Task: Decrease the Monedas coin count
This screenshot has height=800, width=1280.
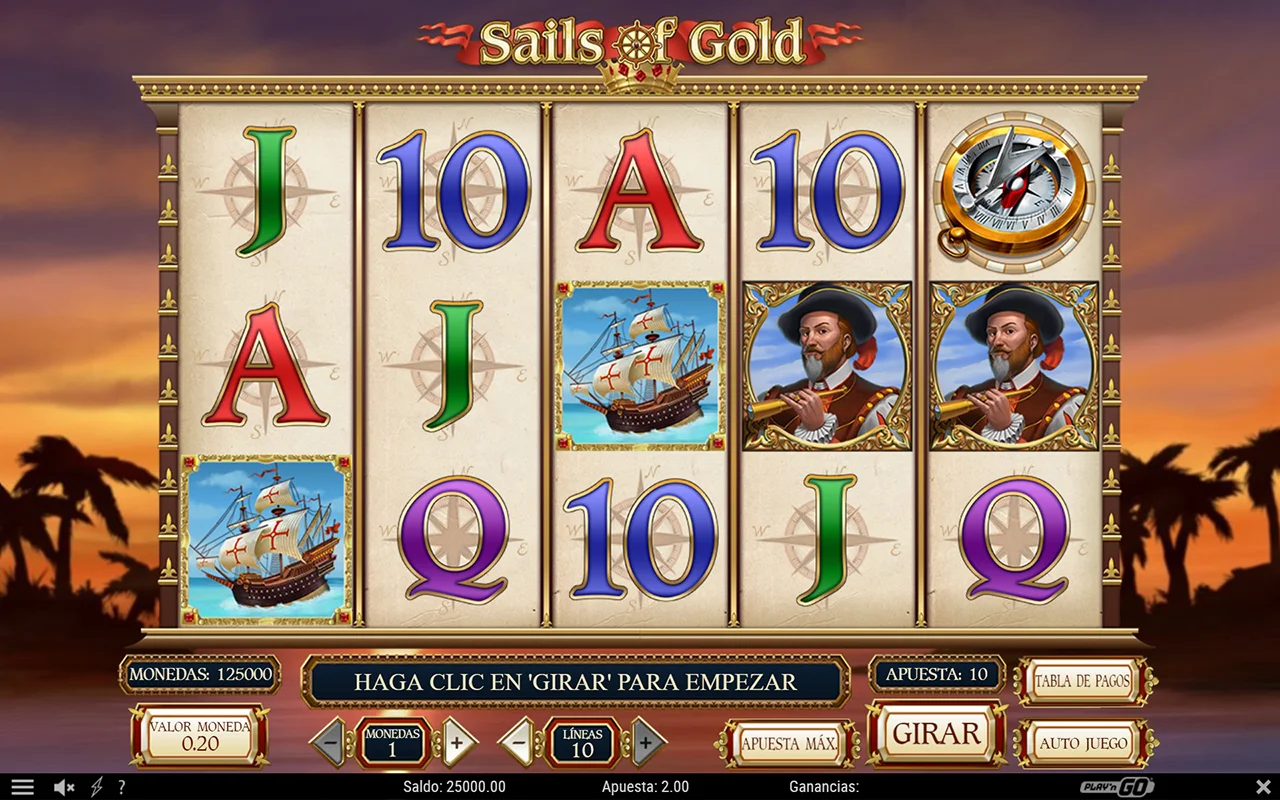Action: click(328, 742)
